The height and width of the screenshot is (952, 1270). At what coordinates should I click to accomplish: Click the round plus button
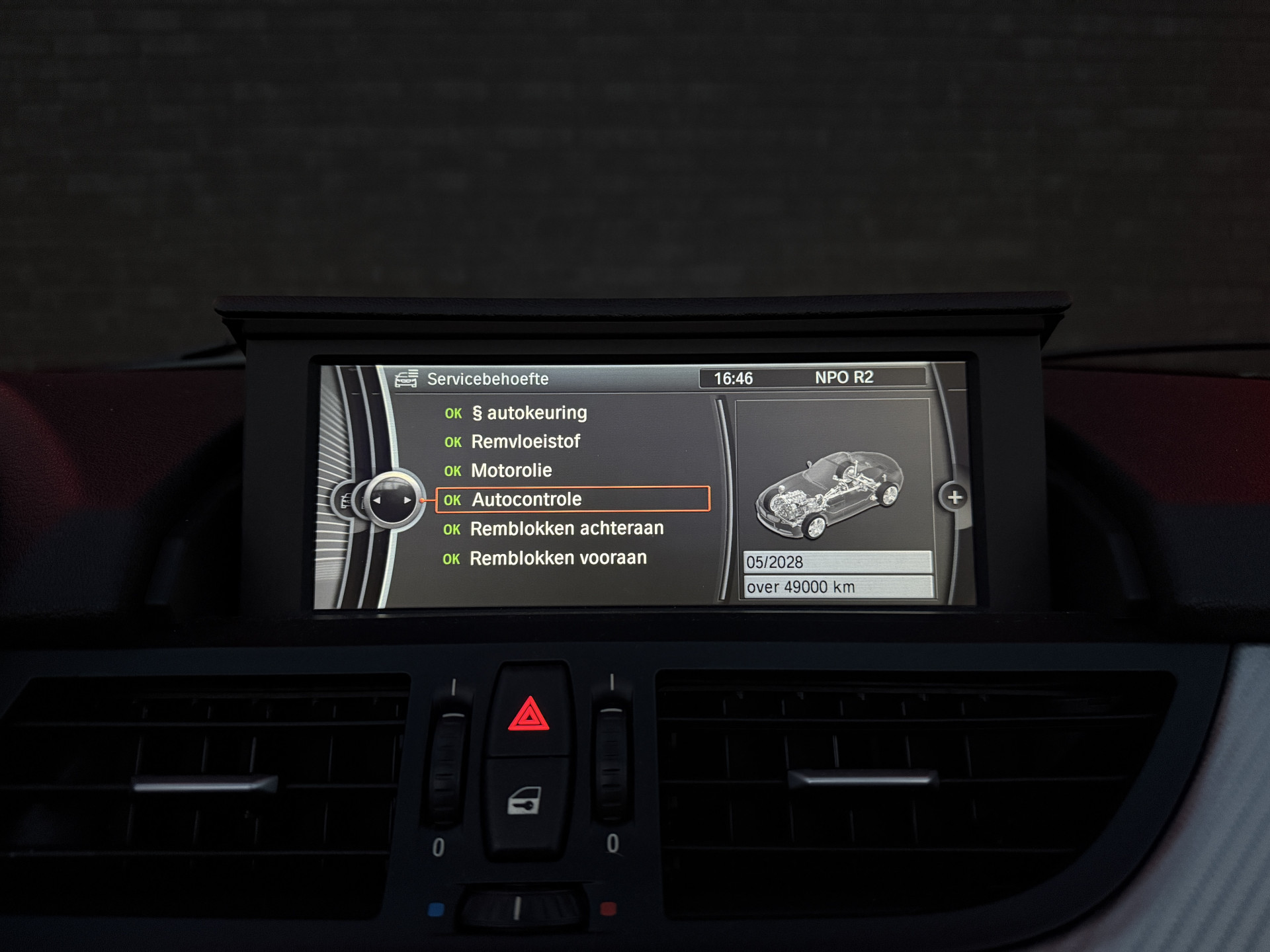954,497
